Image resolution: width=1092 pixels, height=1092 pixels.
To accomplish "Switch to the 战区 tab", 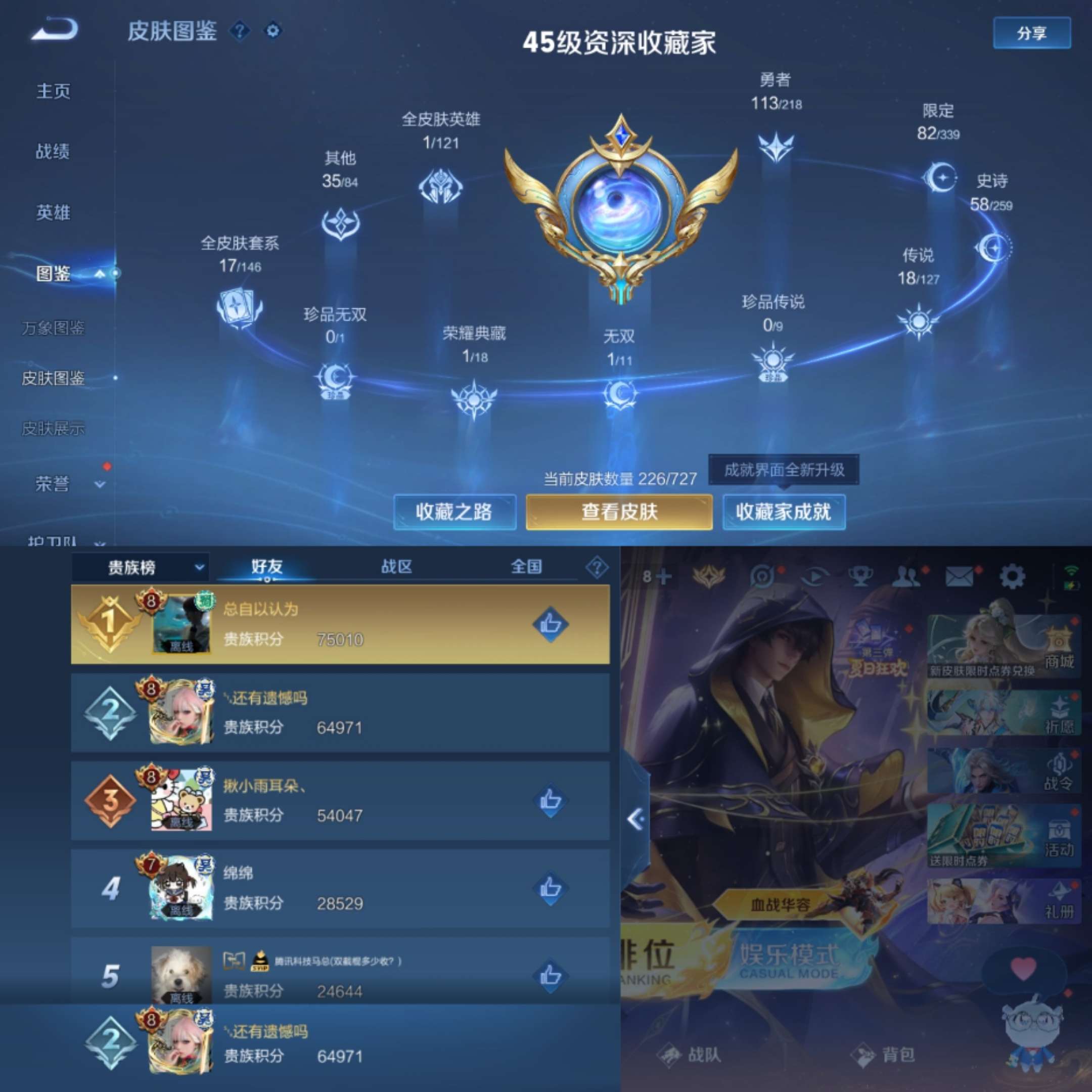I will [397, 567].
